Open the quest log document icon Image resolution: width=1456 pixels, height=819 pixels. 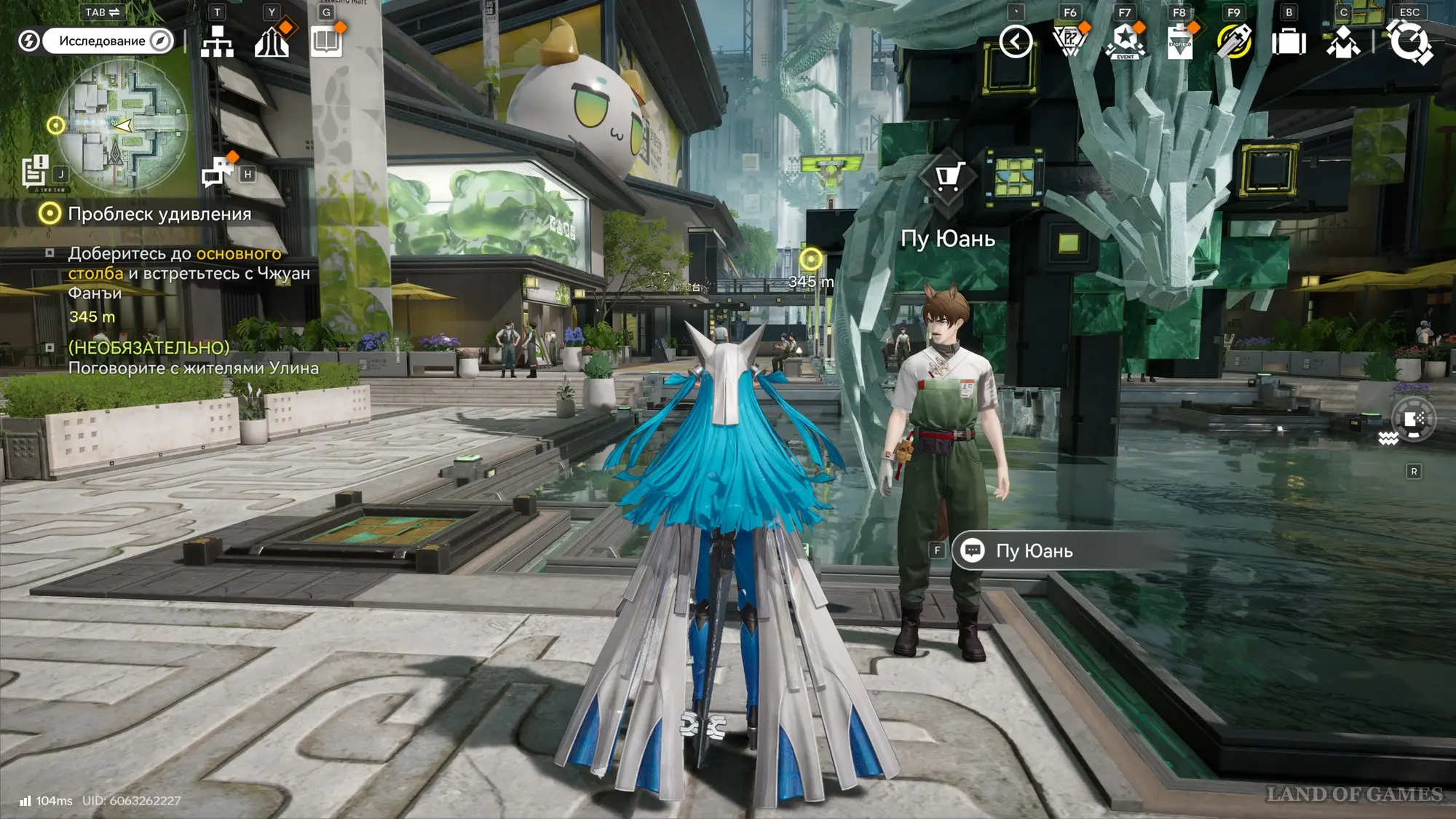tap(34, 173)
